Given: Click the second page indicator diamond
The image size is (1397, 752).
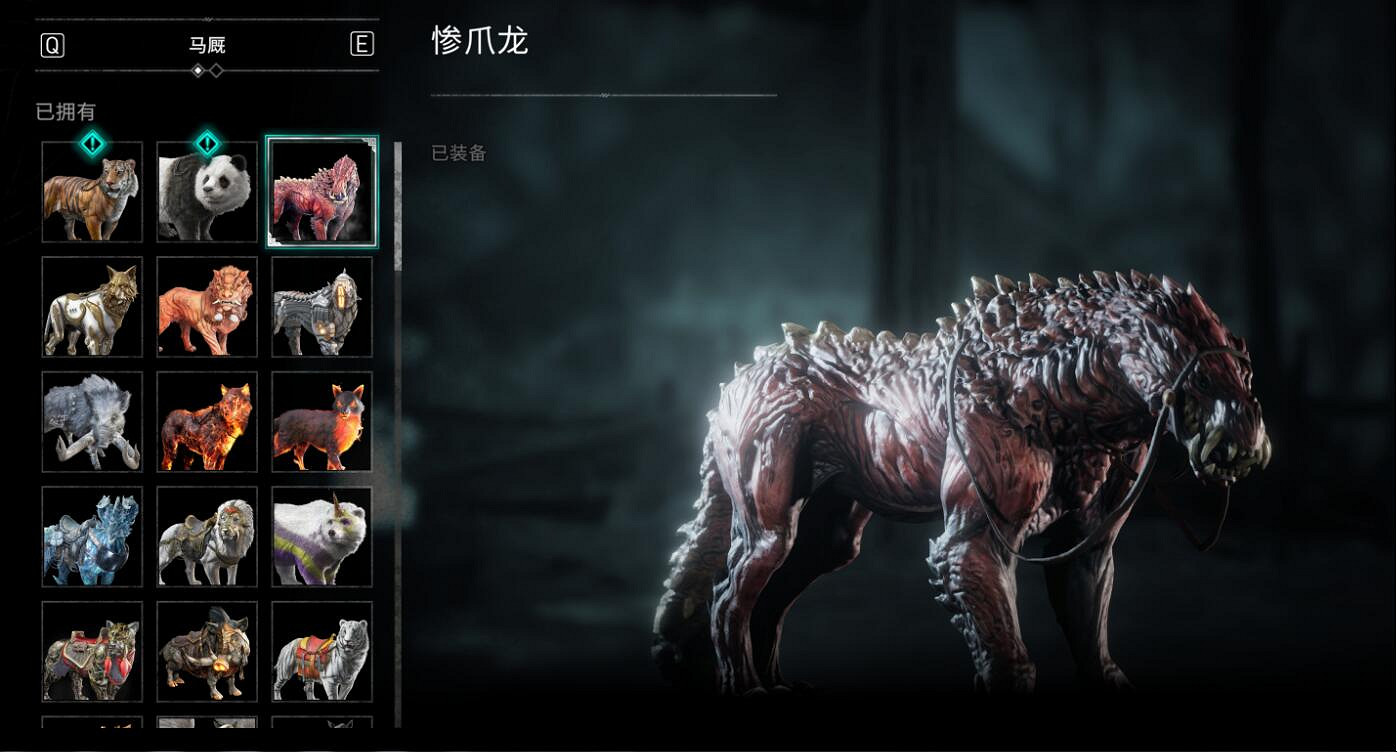Looking at the screenshot, I should pos(214,70).
